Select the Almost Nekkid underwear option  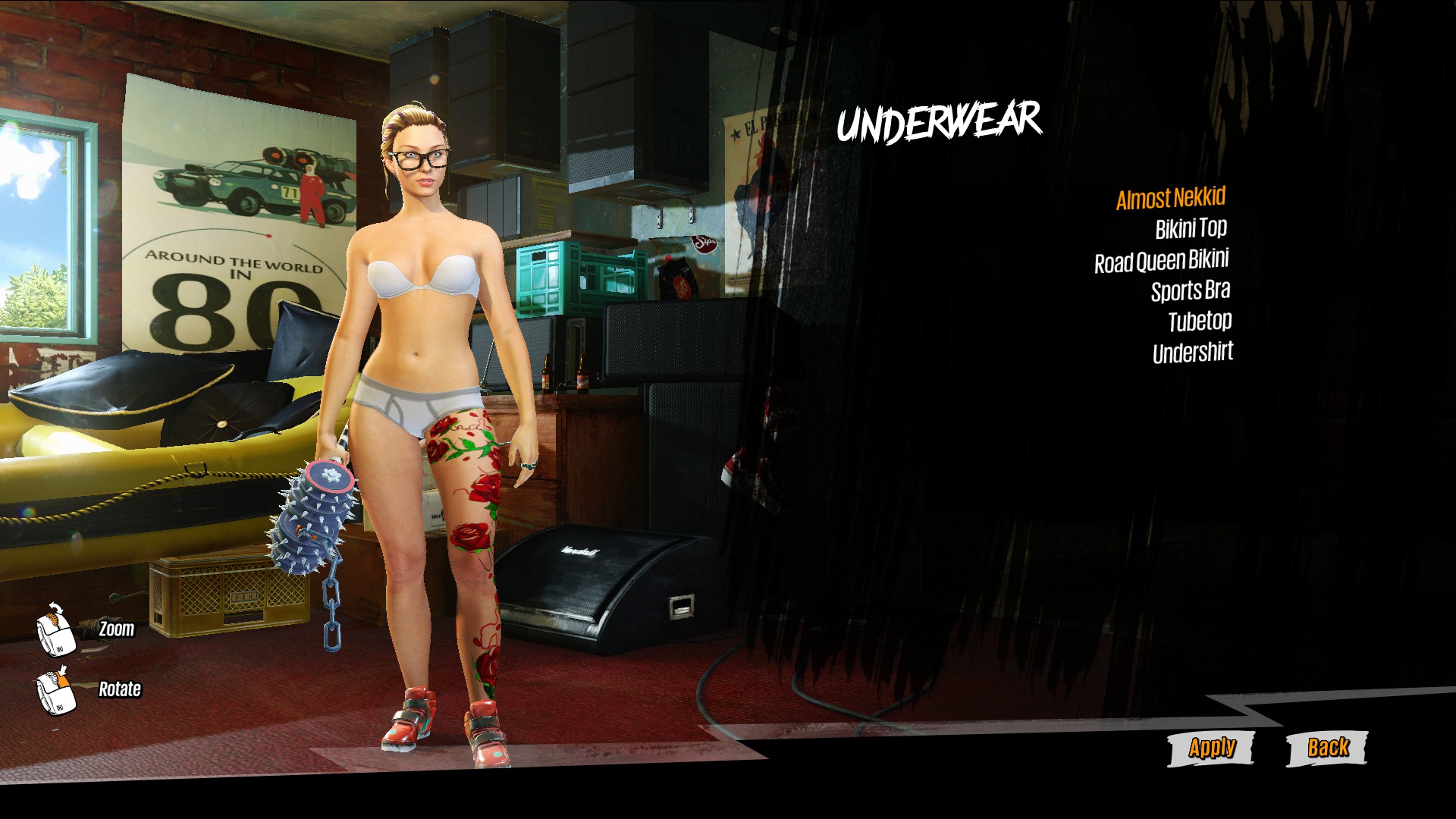(1170, 199)
